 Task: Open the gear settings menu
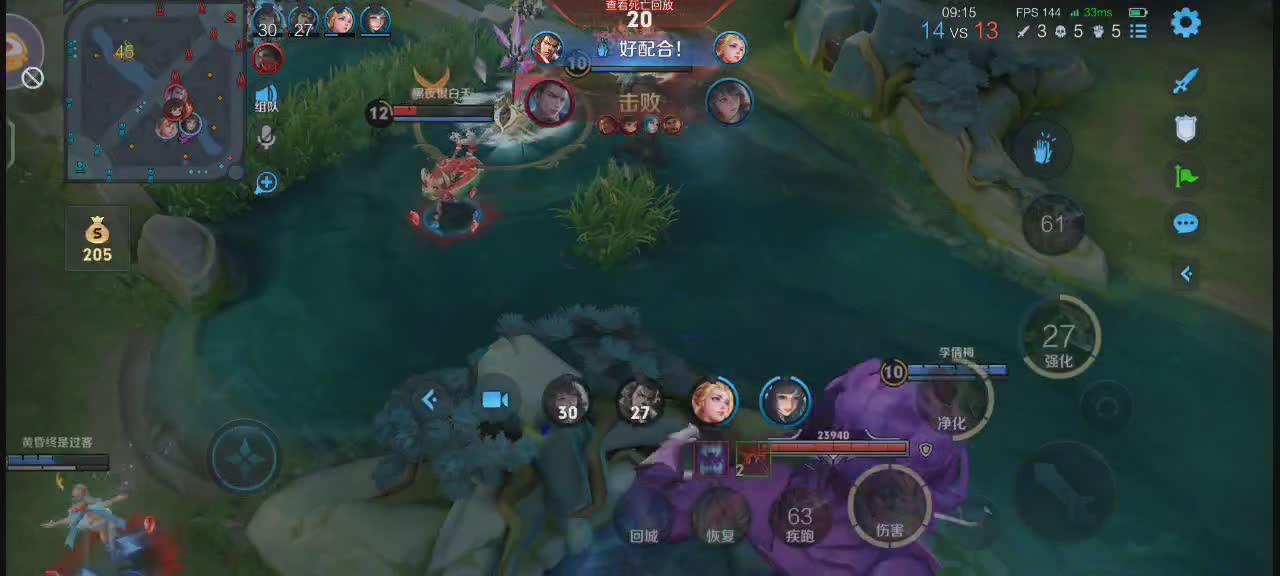[x=1186, y=23]
